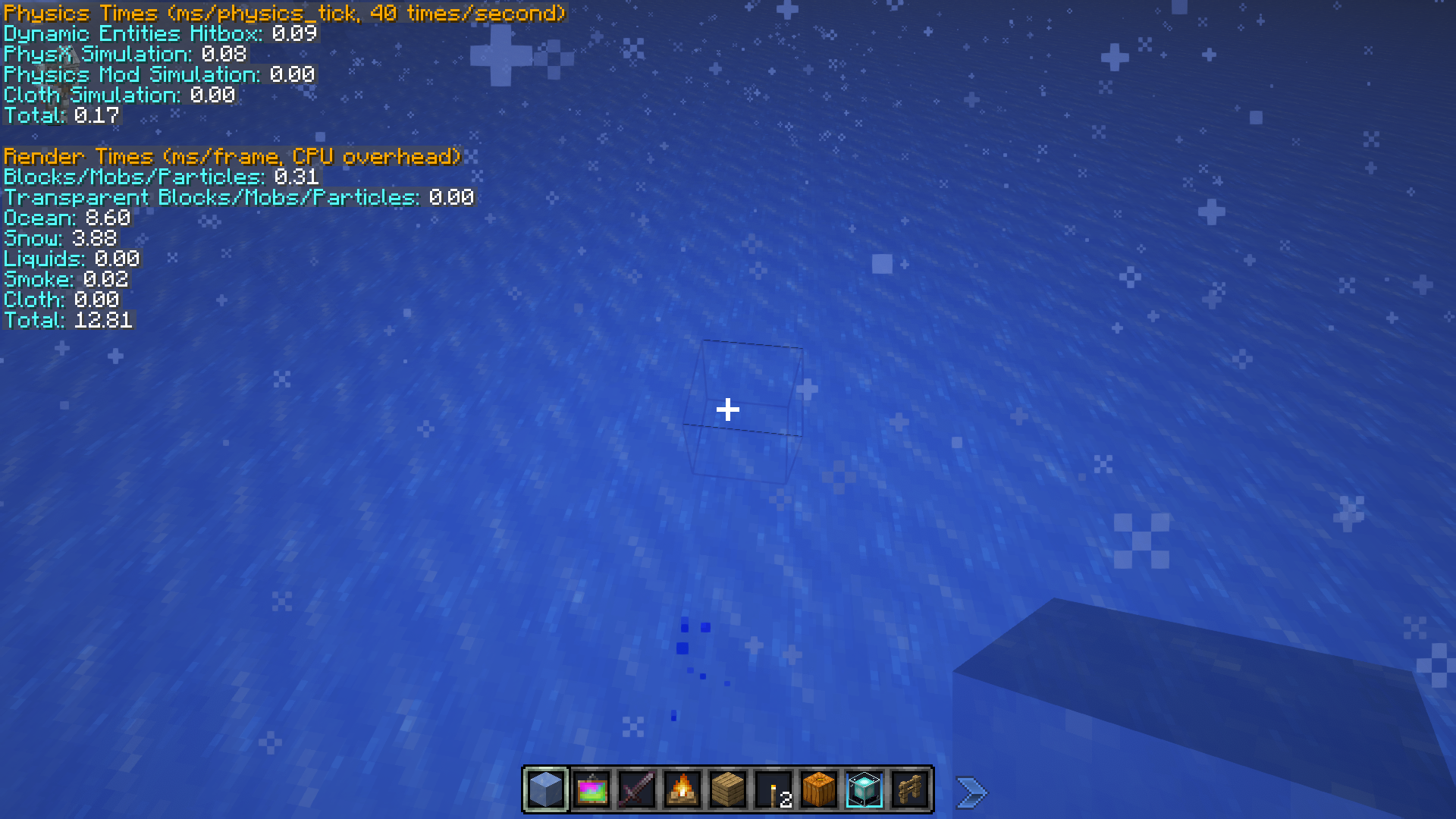Select the carved pumpkin block
1456x819 pixels.
818,789
